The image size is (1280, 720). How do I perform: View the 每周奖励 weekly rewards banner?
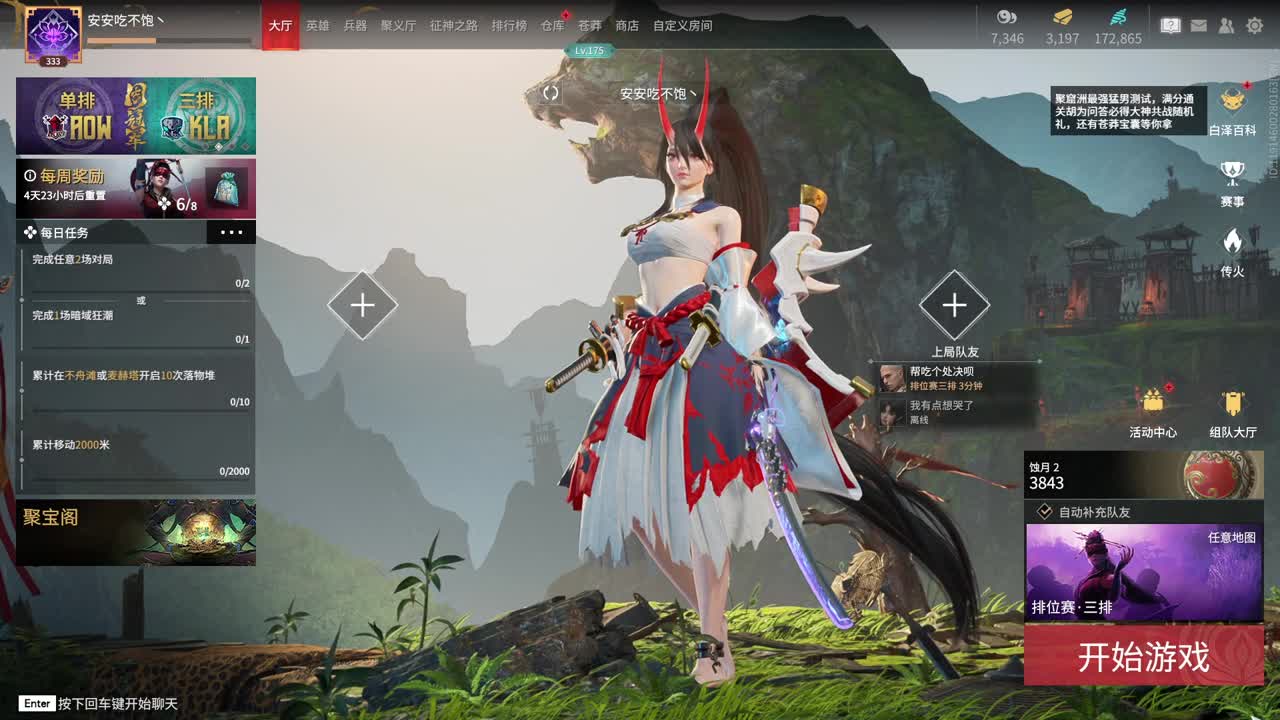tap(136, 188)
